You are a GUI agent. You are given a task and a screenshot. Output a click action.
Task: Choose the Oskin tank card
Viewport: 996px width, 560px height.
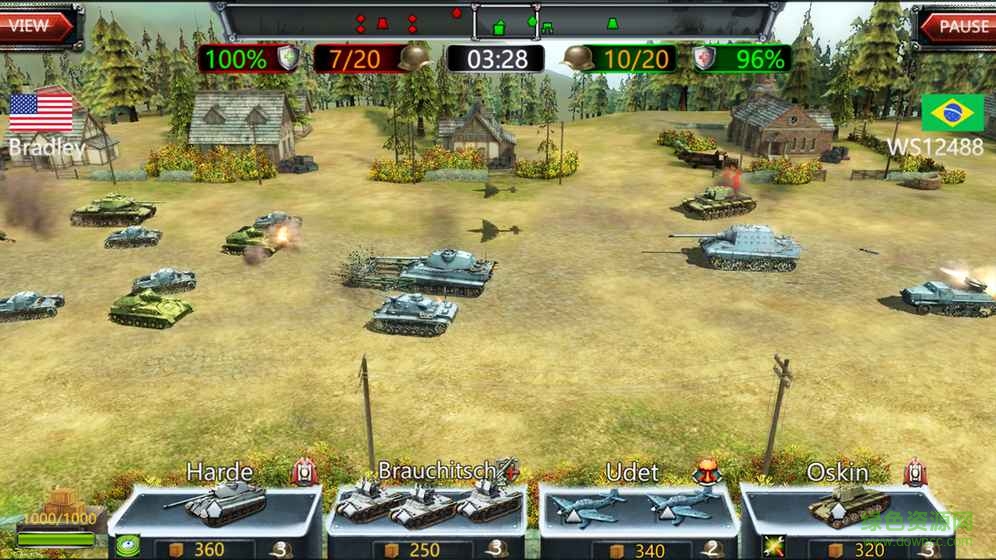[x=846, y=507]
